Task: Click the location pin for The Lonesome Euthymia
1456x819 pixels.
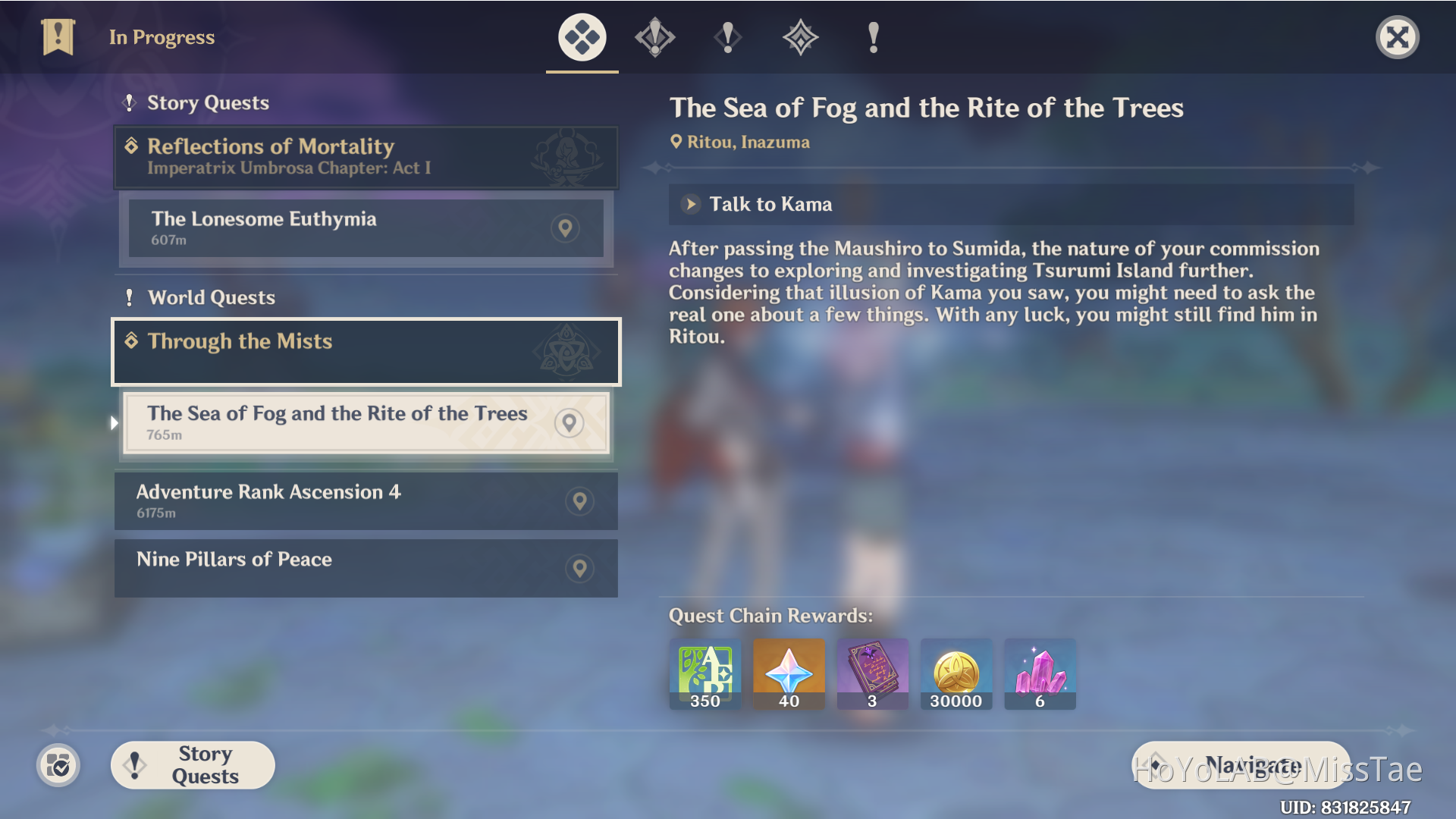Action: coord(565,228)
